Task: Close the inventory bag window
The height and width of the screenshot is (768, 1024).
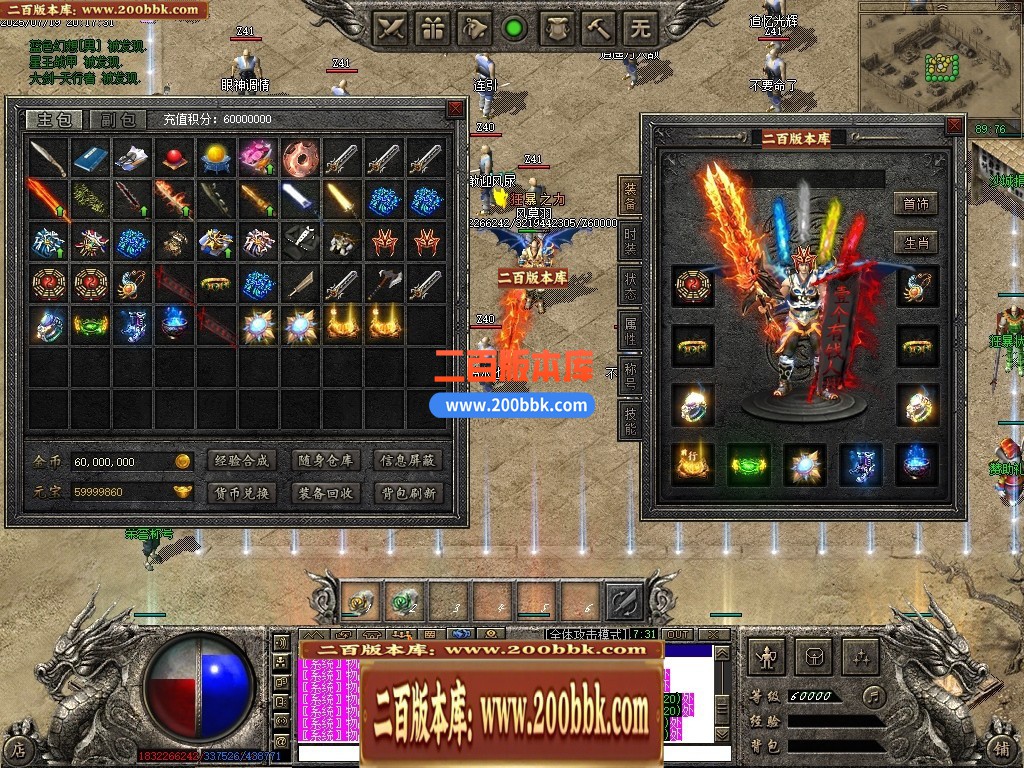Action: (455, 108)
